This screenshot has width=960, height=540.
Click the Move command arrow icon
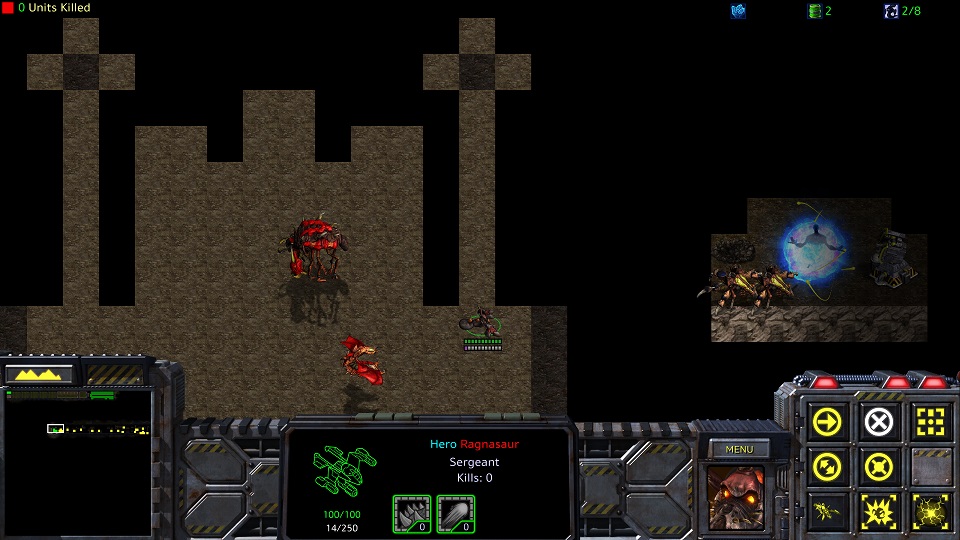[x=829, y=422]
